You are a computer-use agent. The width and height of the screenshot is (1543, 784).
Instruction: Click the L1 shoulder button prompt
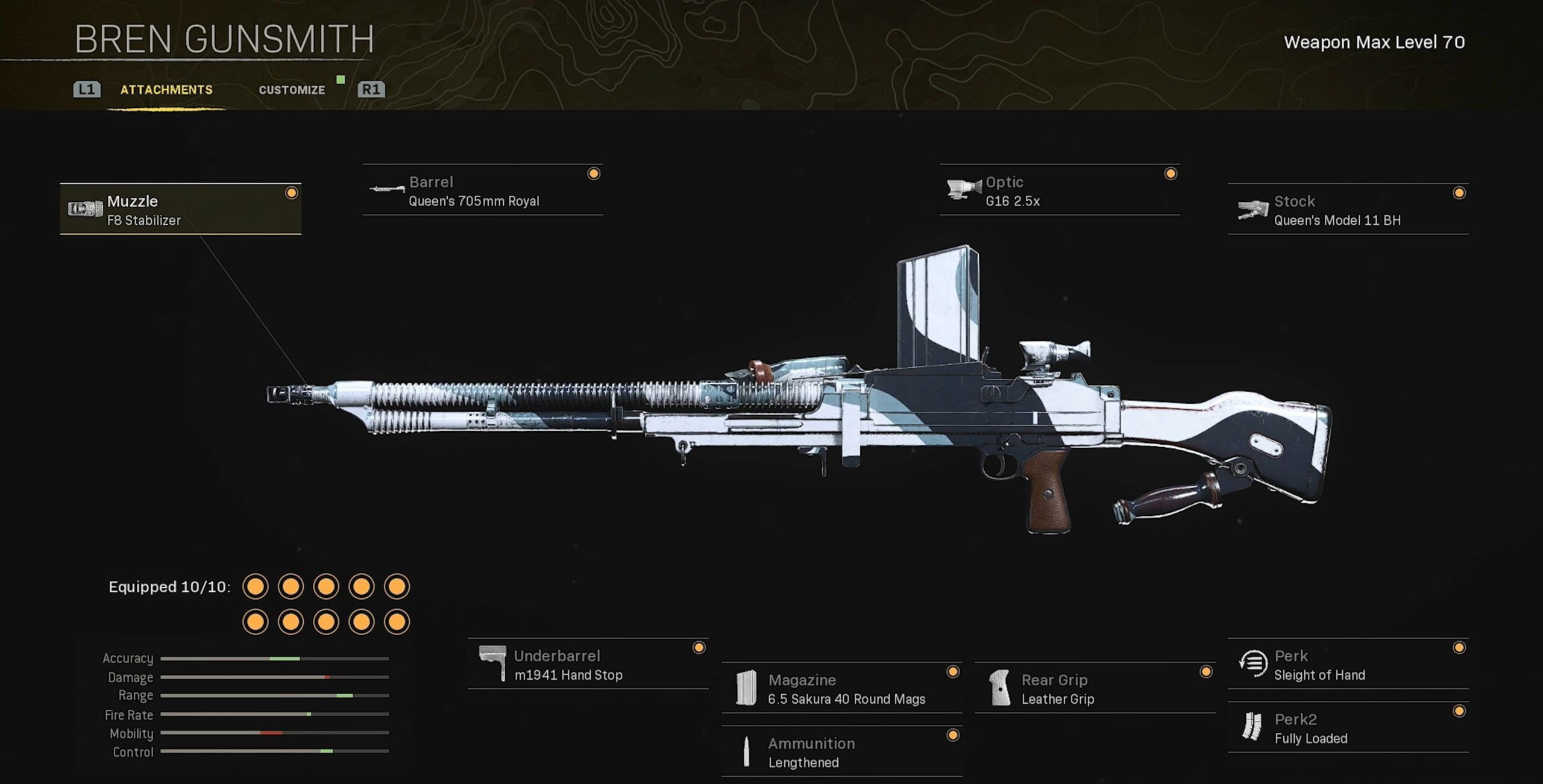(87, 89)
